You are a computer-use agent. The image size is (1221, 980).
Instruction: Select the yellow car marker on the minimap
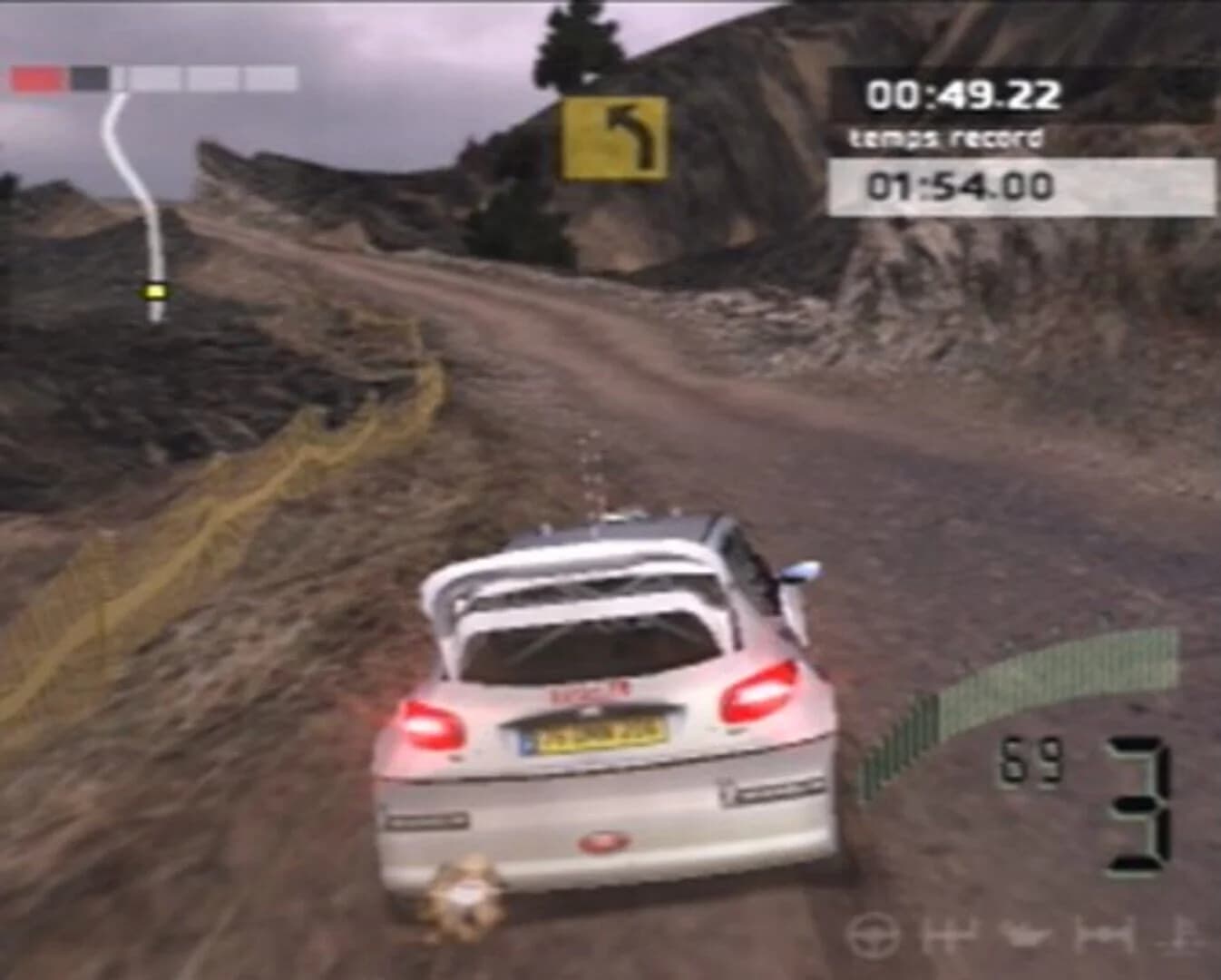coord(154,292)
